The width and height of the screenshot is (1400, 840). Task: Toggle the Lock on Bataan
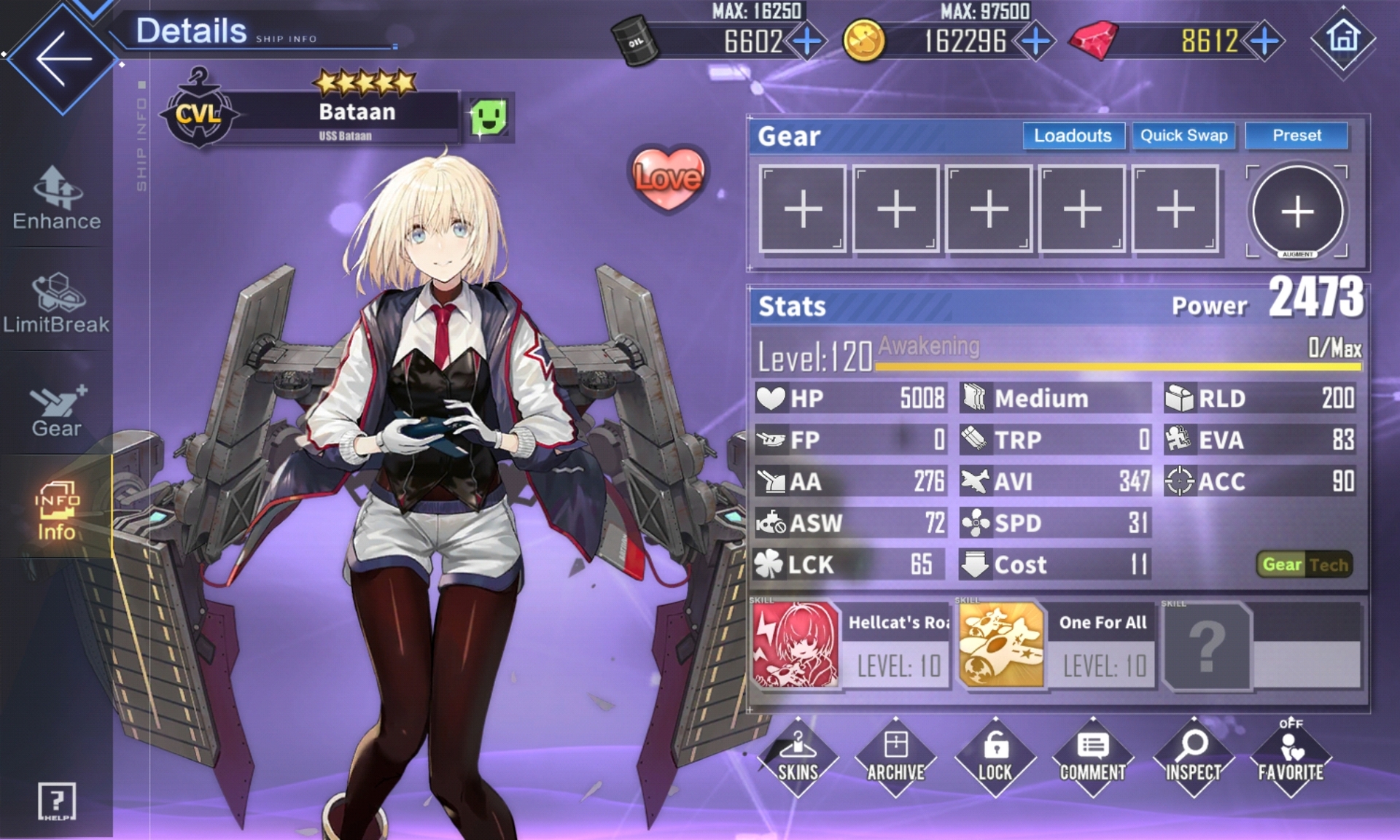tap(995, 757)
